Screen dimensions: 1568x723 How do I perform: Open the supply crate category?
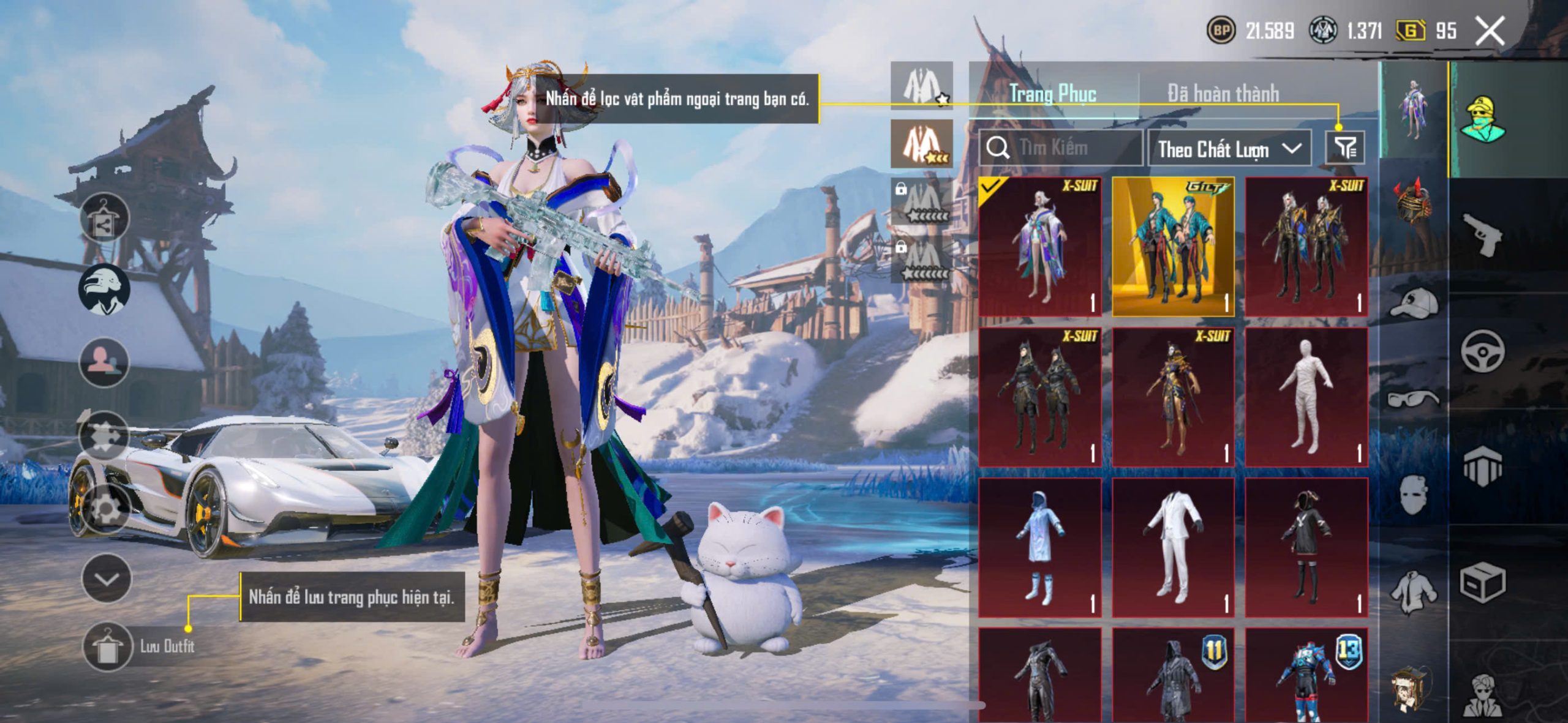click(1482, 582)
